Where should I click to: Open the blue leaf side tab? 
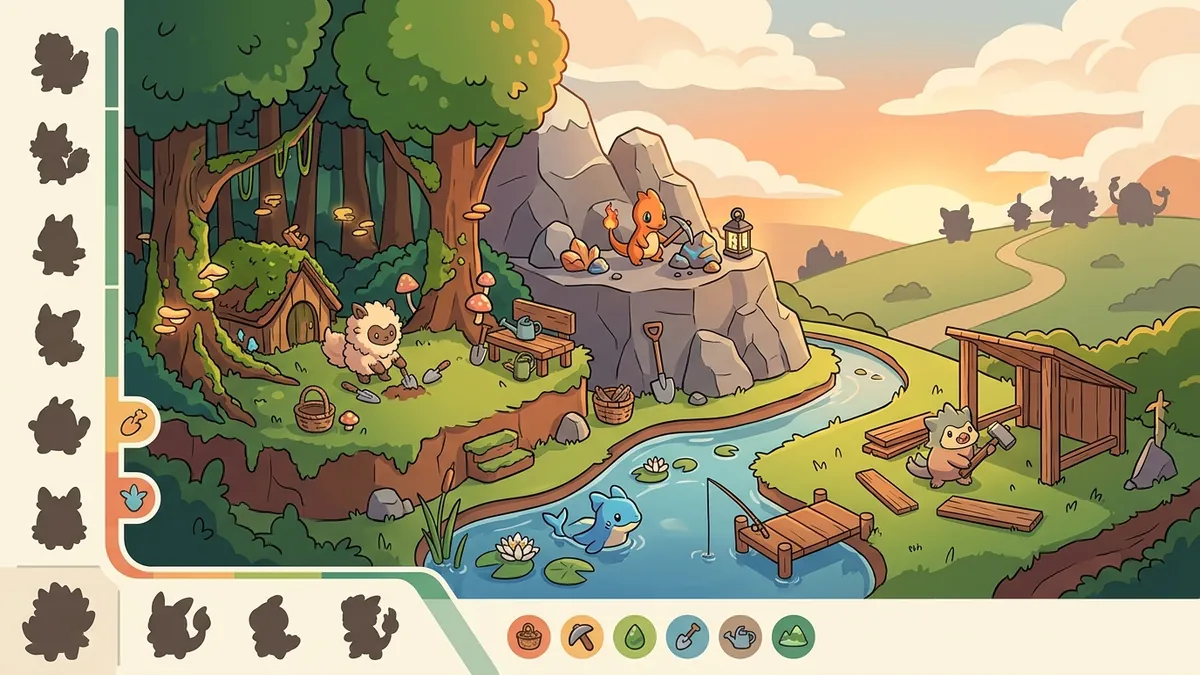coord(132,493)
